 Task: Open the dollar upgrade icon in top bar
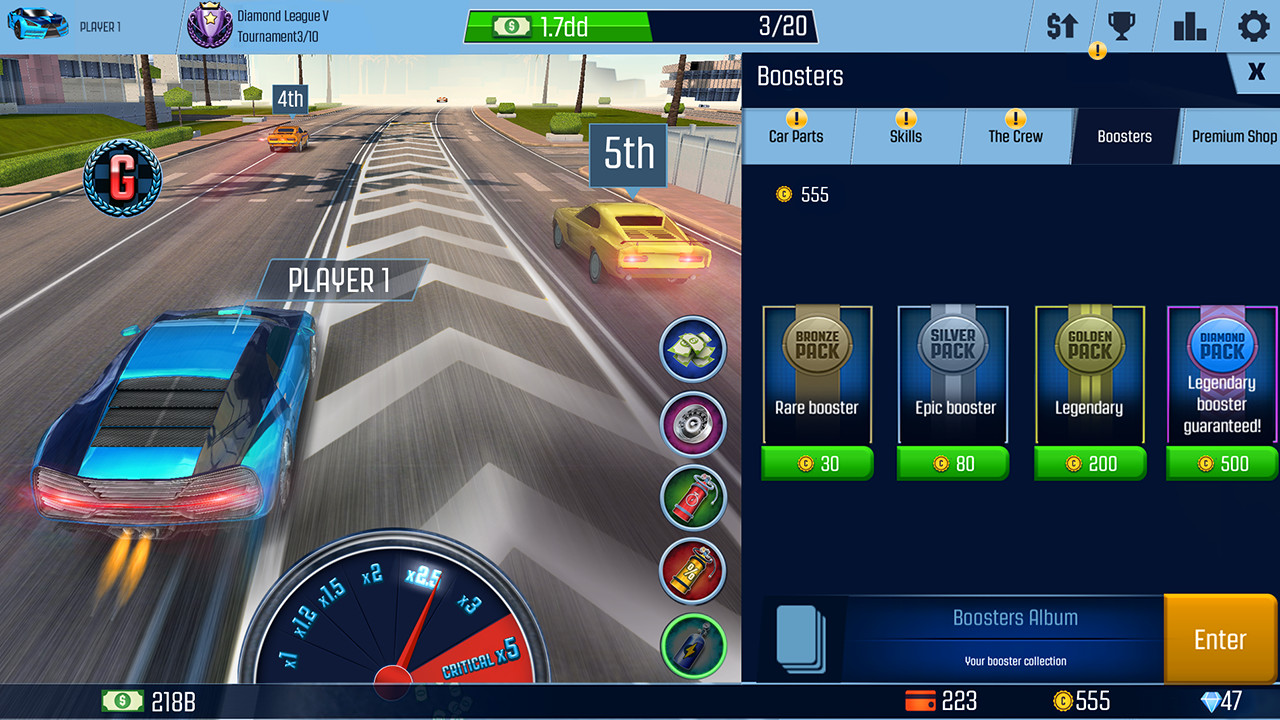[1060, 26]
